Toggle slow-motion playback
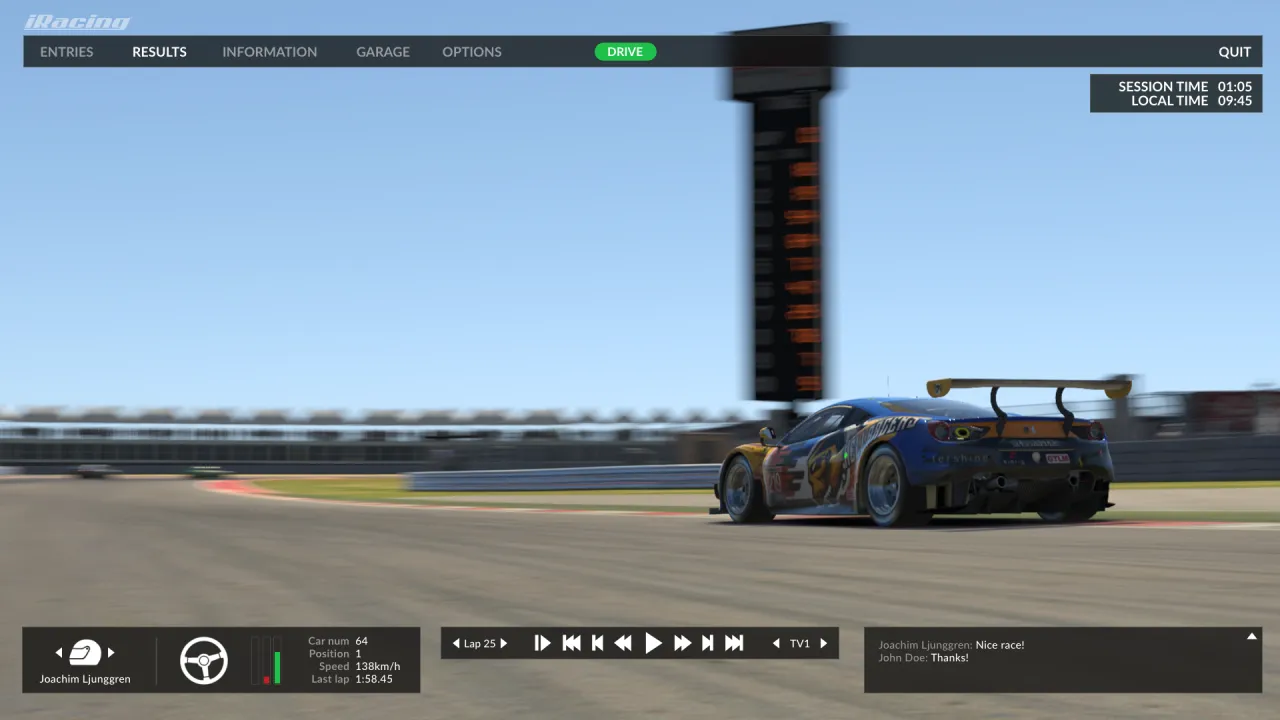Screen dimensions: 1280x720 tap(542, 643)
